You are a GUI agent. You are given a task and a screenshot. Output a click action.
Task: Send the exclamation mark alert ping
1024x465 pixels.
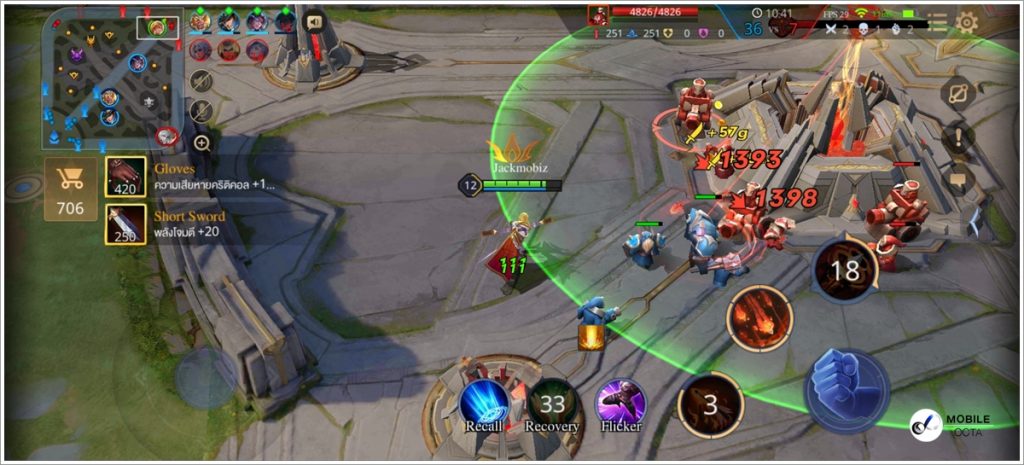[x=958, y=138]
